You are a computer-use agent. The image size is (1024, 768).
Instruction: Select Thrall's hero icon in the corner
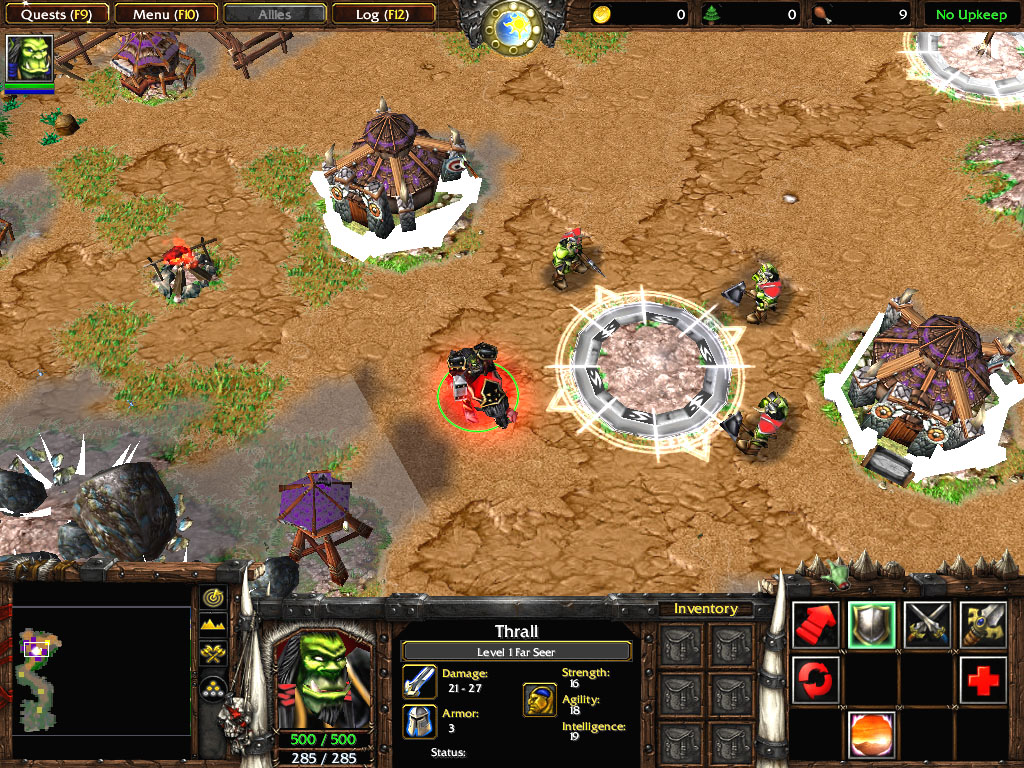(28, 59)
